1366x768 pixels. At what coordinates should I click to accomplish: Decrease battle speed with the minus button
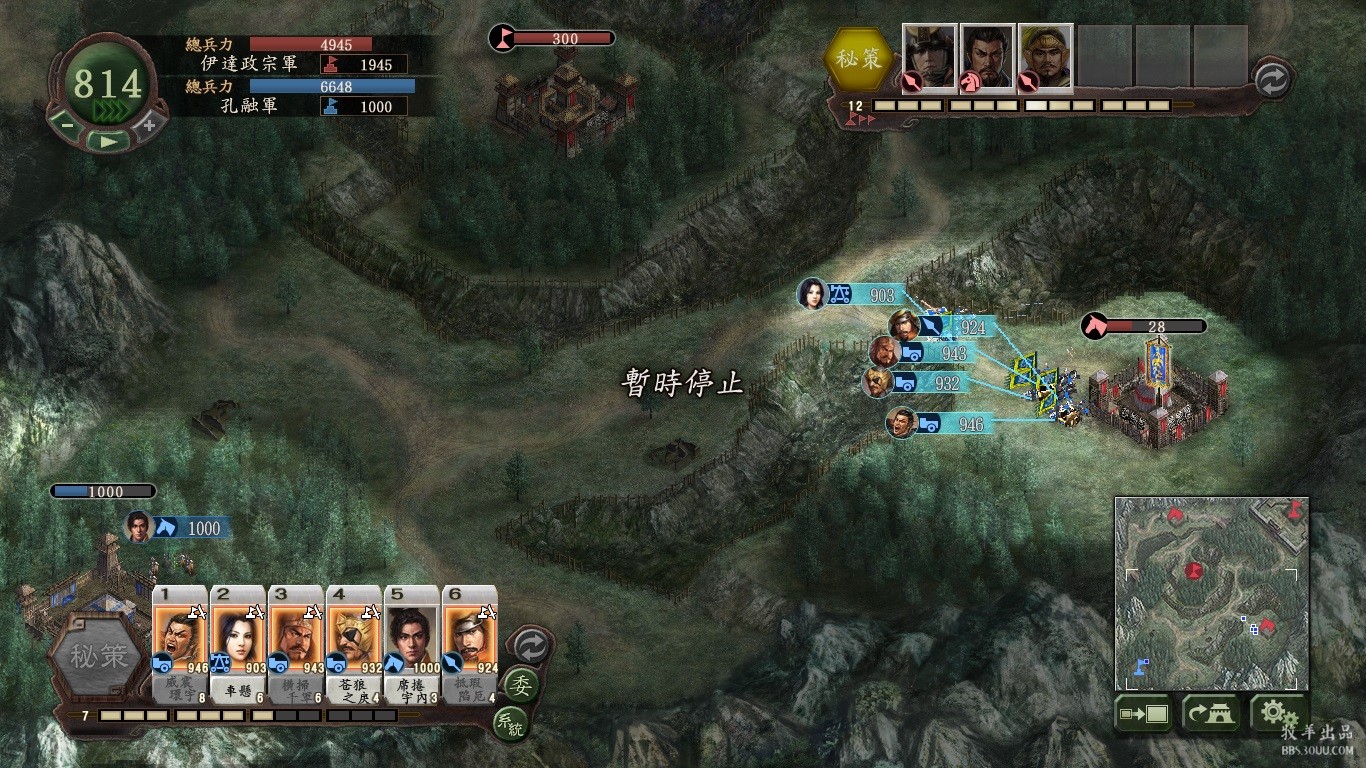point(65,125)
